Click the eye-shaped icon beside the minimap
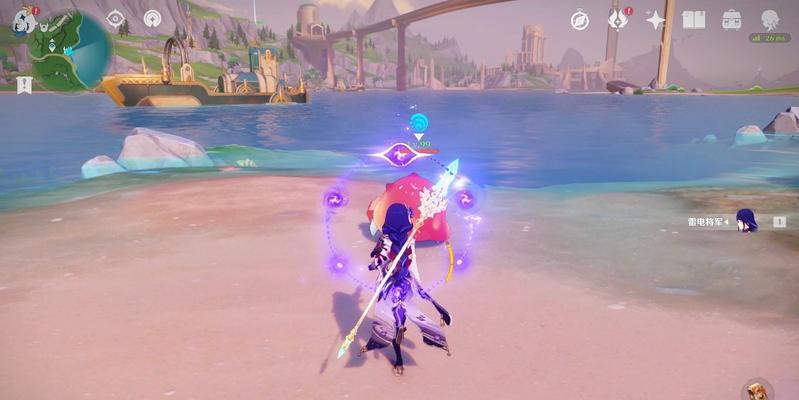This screenshot has height=400, width=799. tap(116, 19)
